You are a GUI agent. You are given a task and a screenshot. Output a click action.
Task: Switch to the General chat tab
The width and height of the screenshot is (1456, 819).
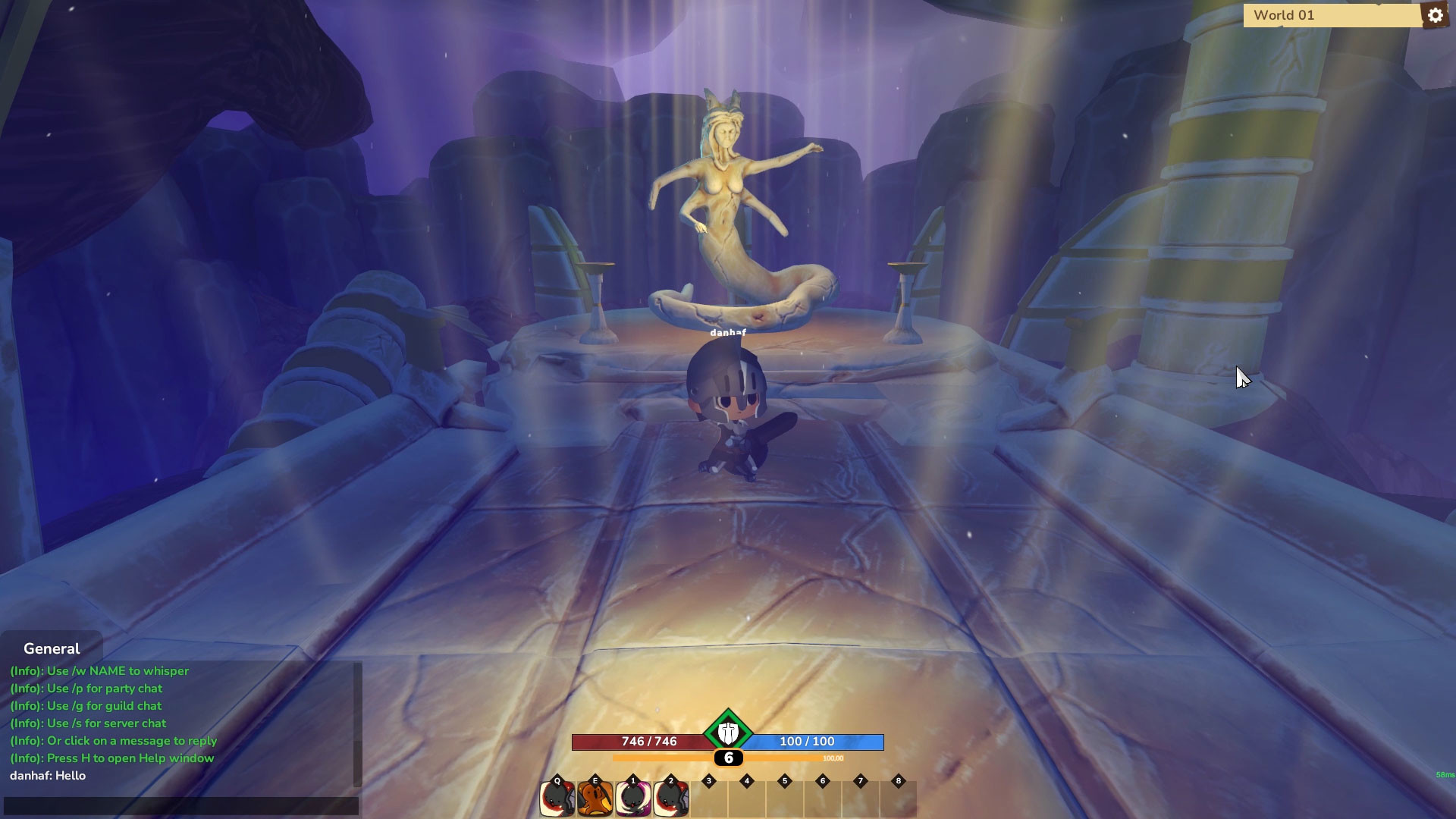click(52, 648)
